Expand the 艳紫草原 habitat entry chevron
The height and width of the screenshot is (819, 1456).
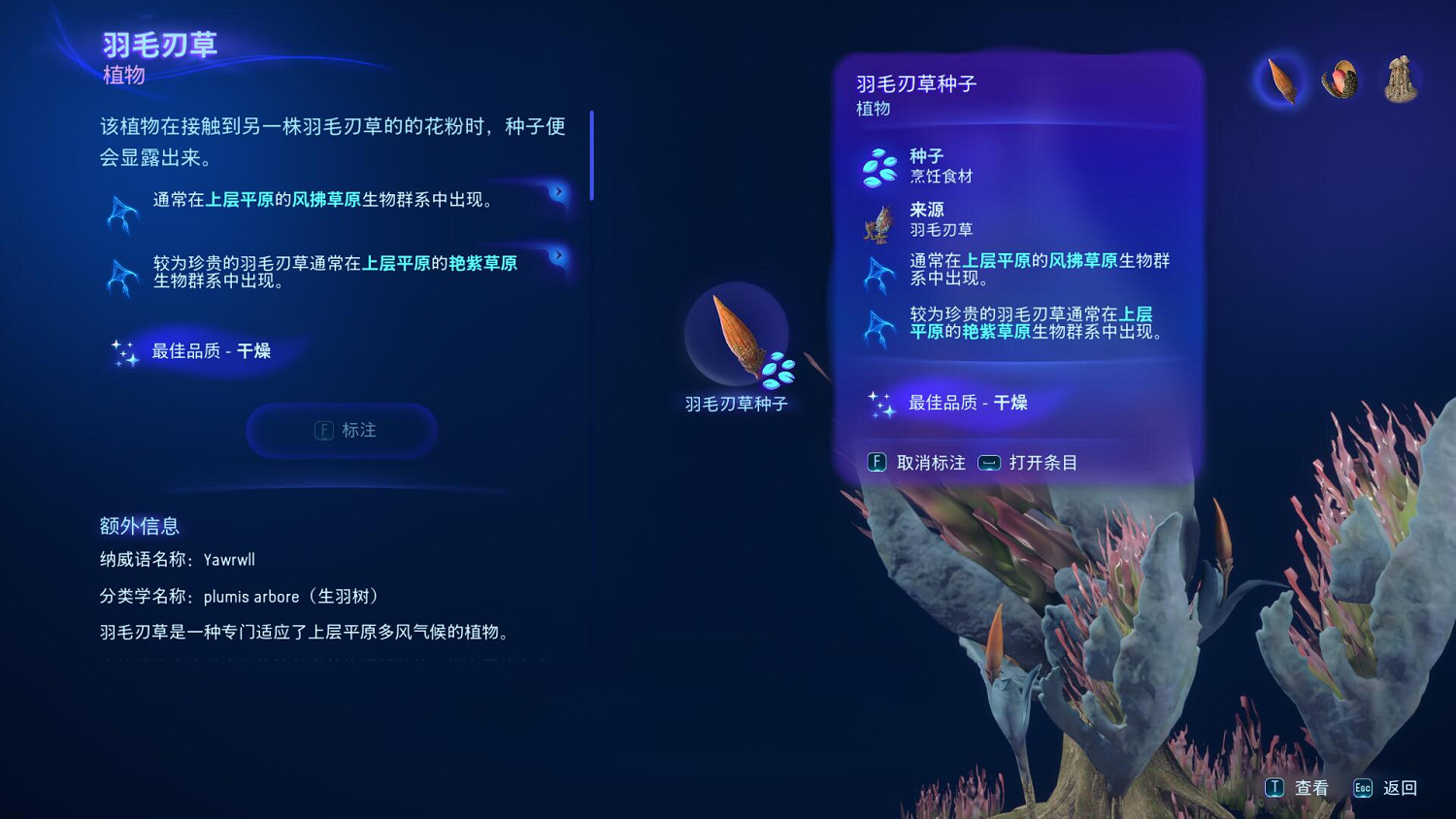(x=557, y=255)
